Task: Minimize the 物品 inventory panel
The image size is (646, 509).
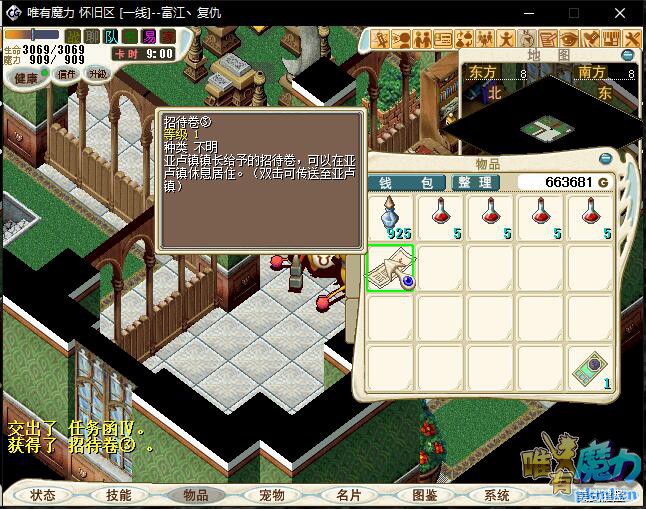Action: [605, 159]
